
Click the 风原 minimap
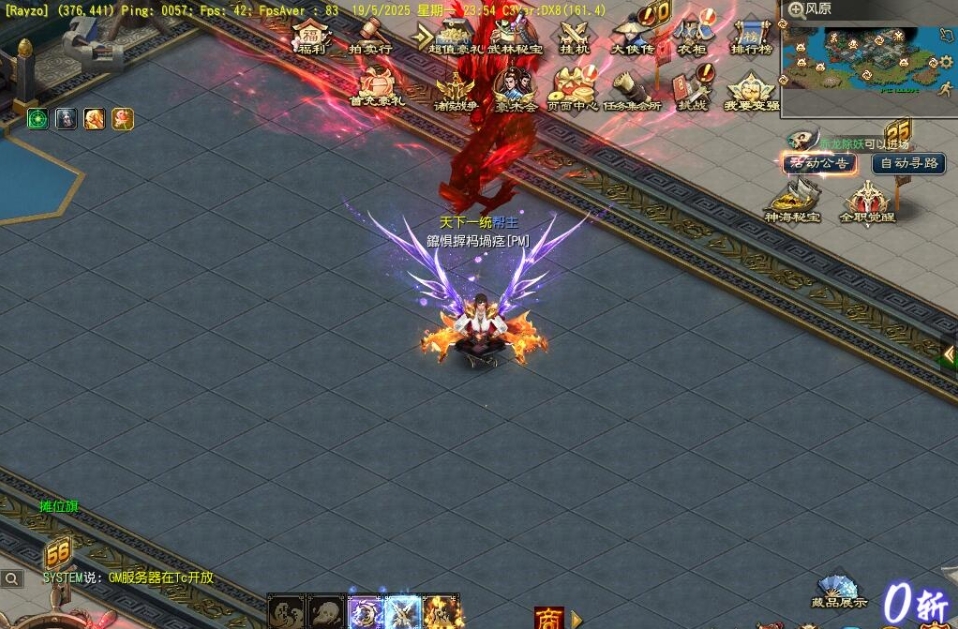tap(866, 63)
